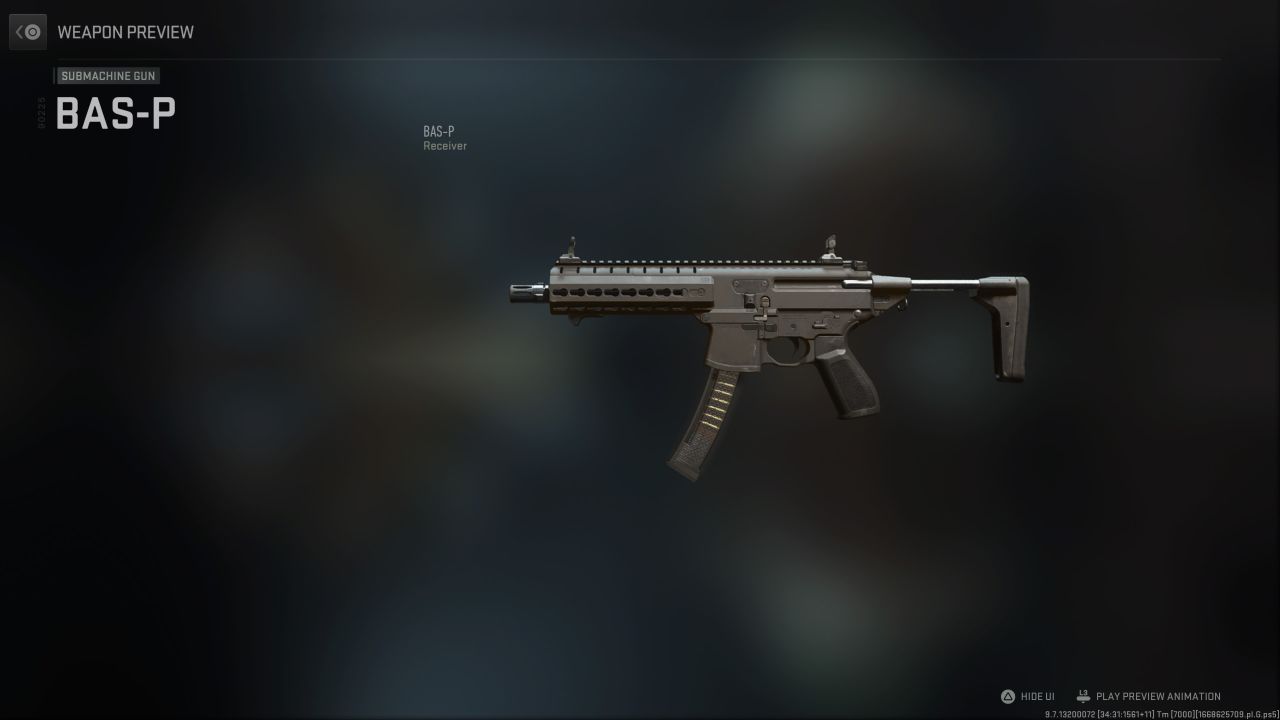
Task: Select the triangle button icon beside Hide UI
Action: (1007, 696)
